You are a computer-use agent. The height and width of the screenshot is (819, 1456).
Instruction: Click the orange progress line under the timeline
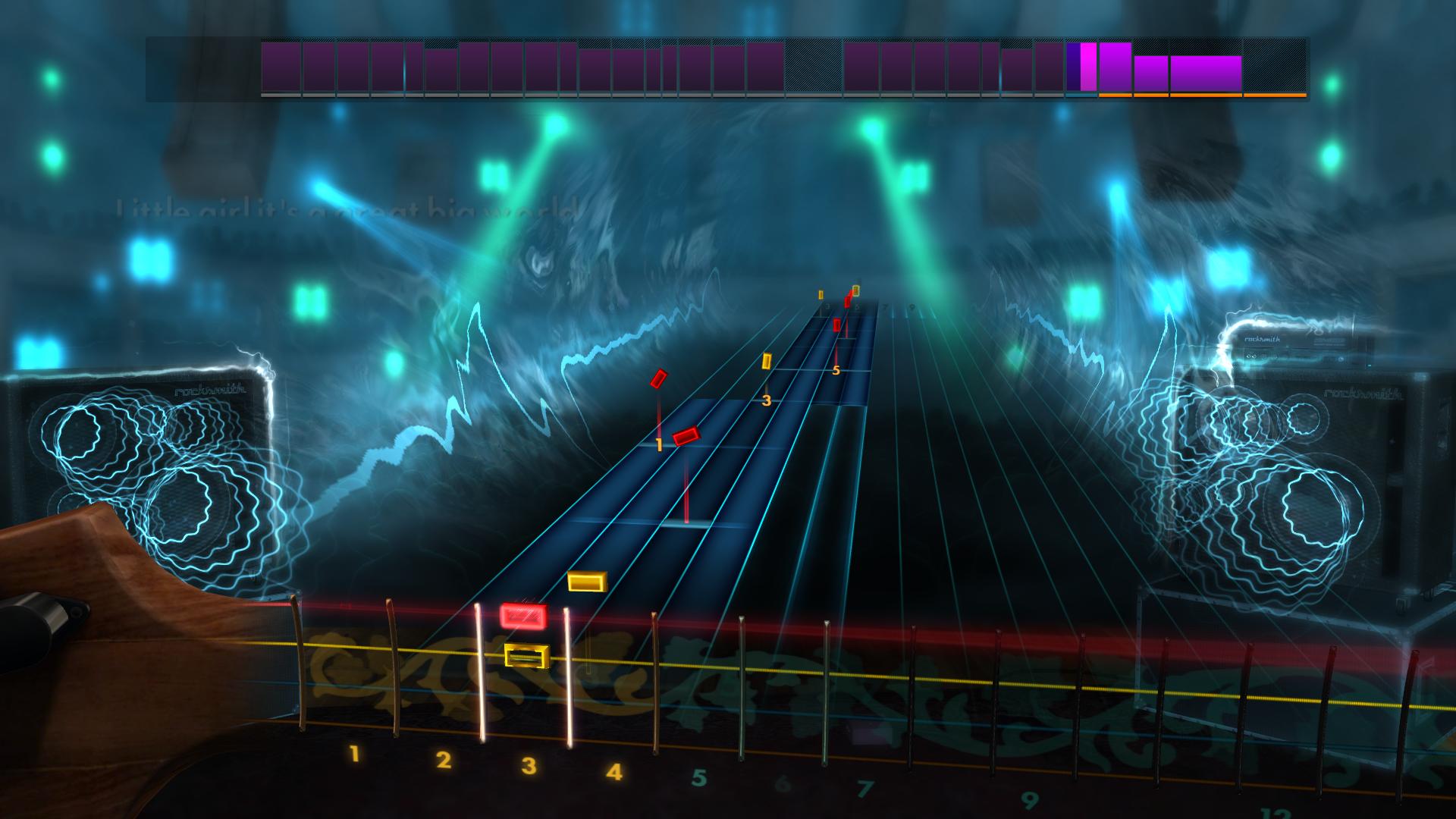(1198, 96)
